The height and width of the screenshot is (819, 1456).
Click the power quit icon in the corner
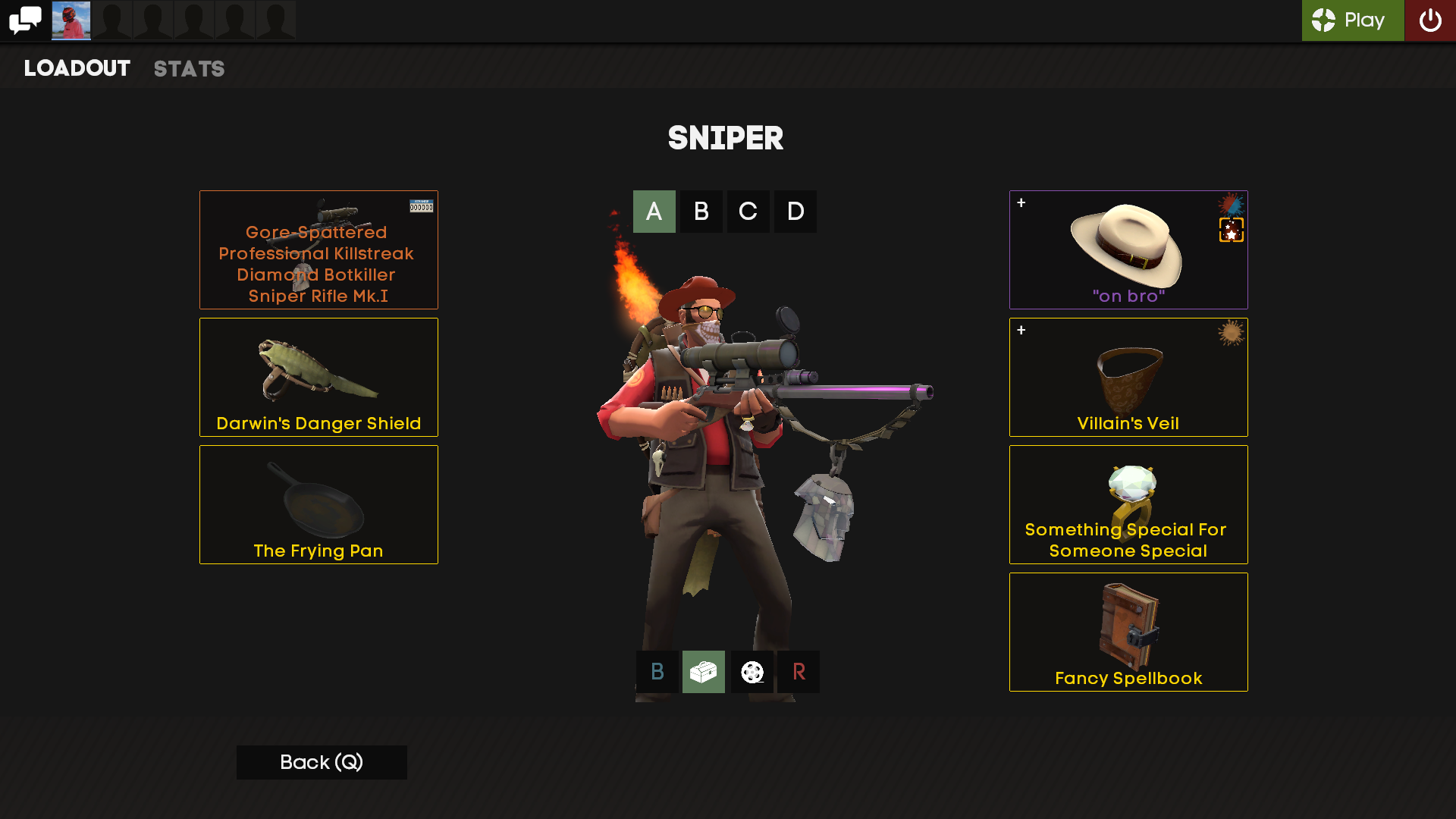[1430, 20]
